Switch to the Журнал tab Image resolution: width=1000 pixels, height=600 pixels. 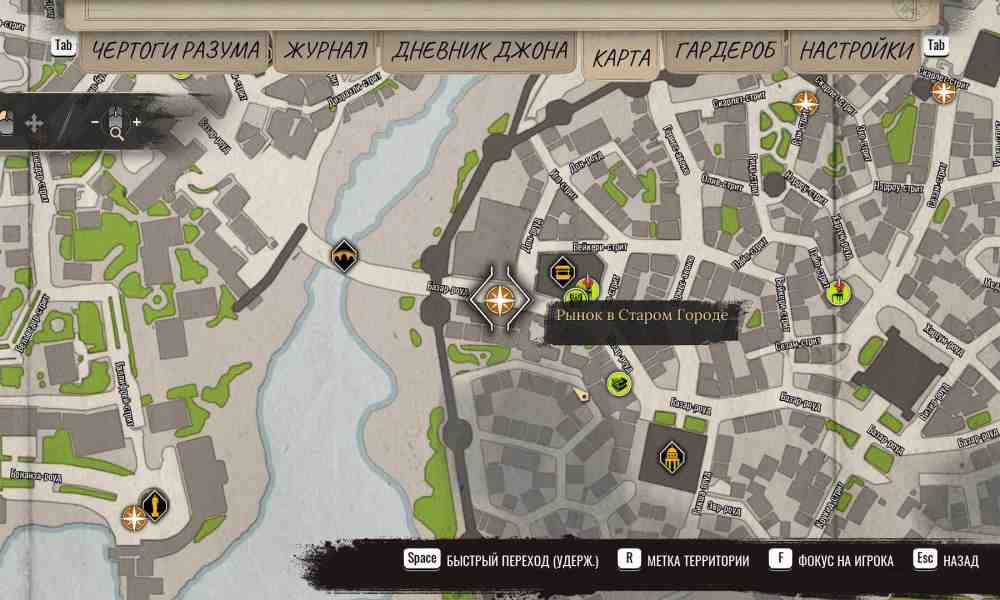tap(325, 50)
